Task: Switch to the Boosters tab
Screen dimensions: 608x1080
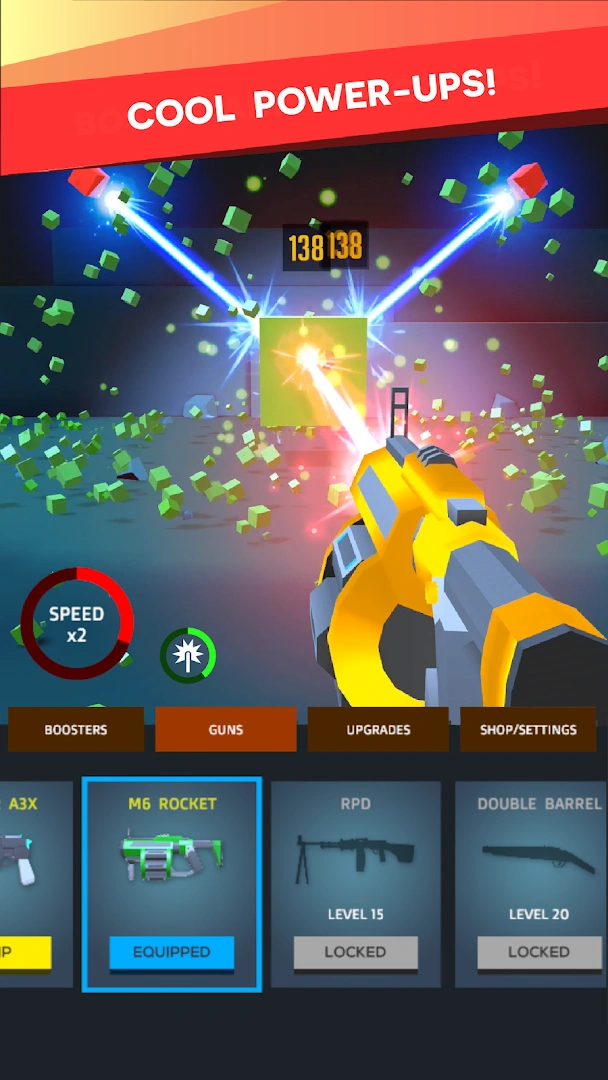Action: pyautogui.click(x=76, y=730)
